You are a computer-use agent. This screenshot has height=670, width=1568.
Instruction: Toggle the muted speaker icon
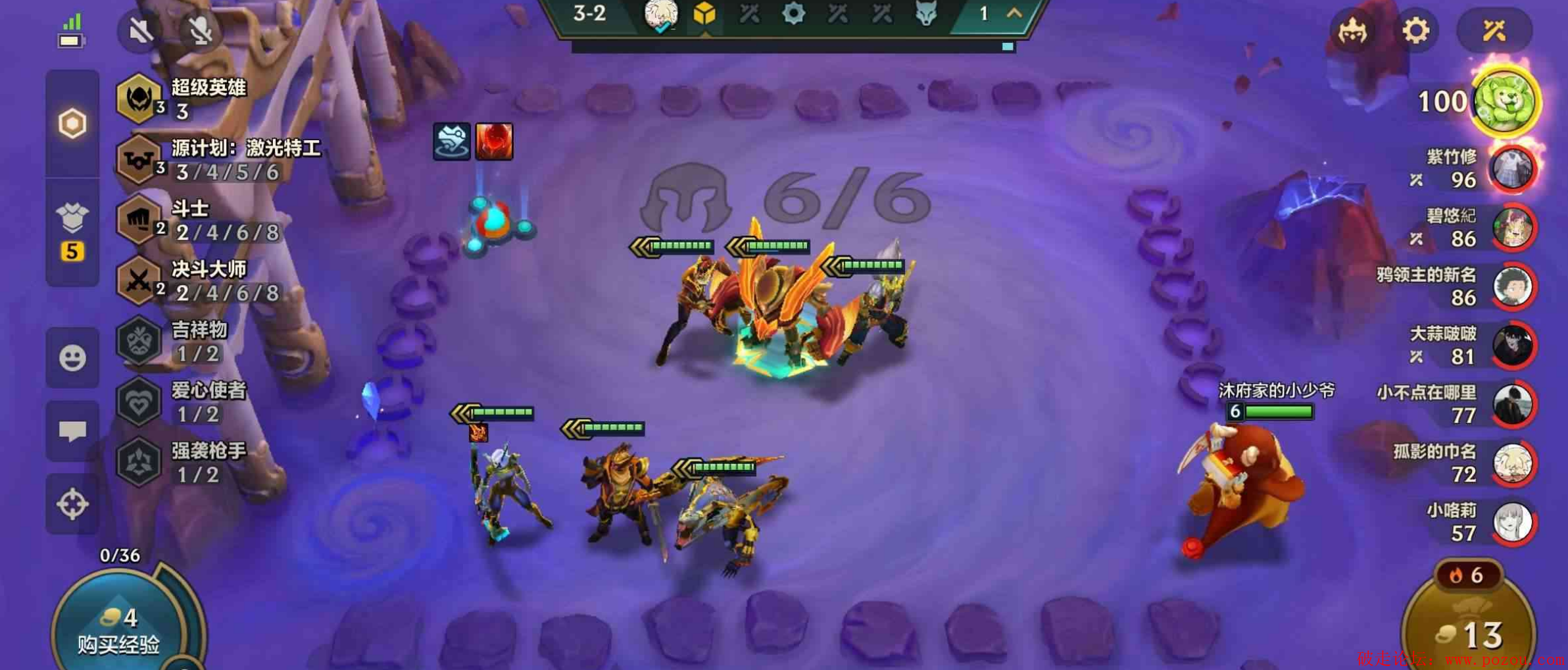click(140, 31)
